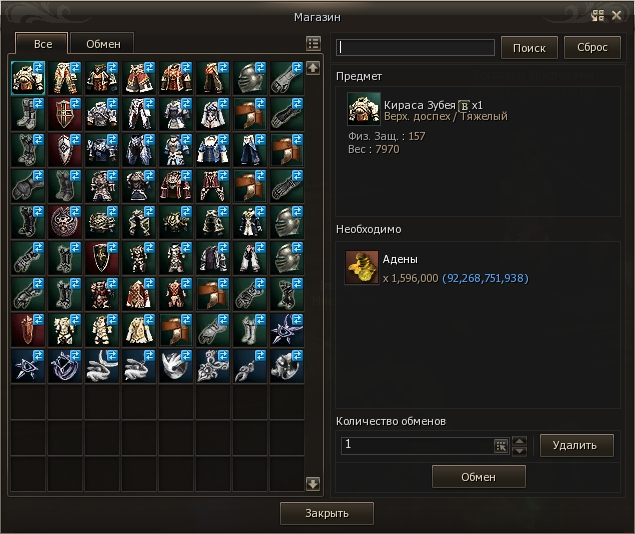This screenshot has height=534, width=635.
Task: Click the item list scroll-down arrow
Action: click(x=313, y=484)
